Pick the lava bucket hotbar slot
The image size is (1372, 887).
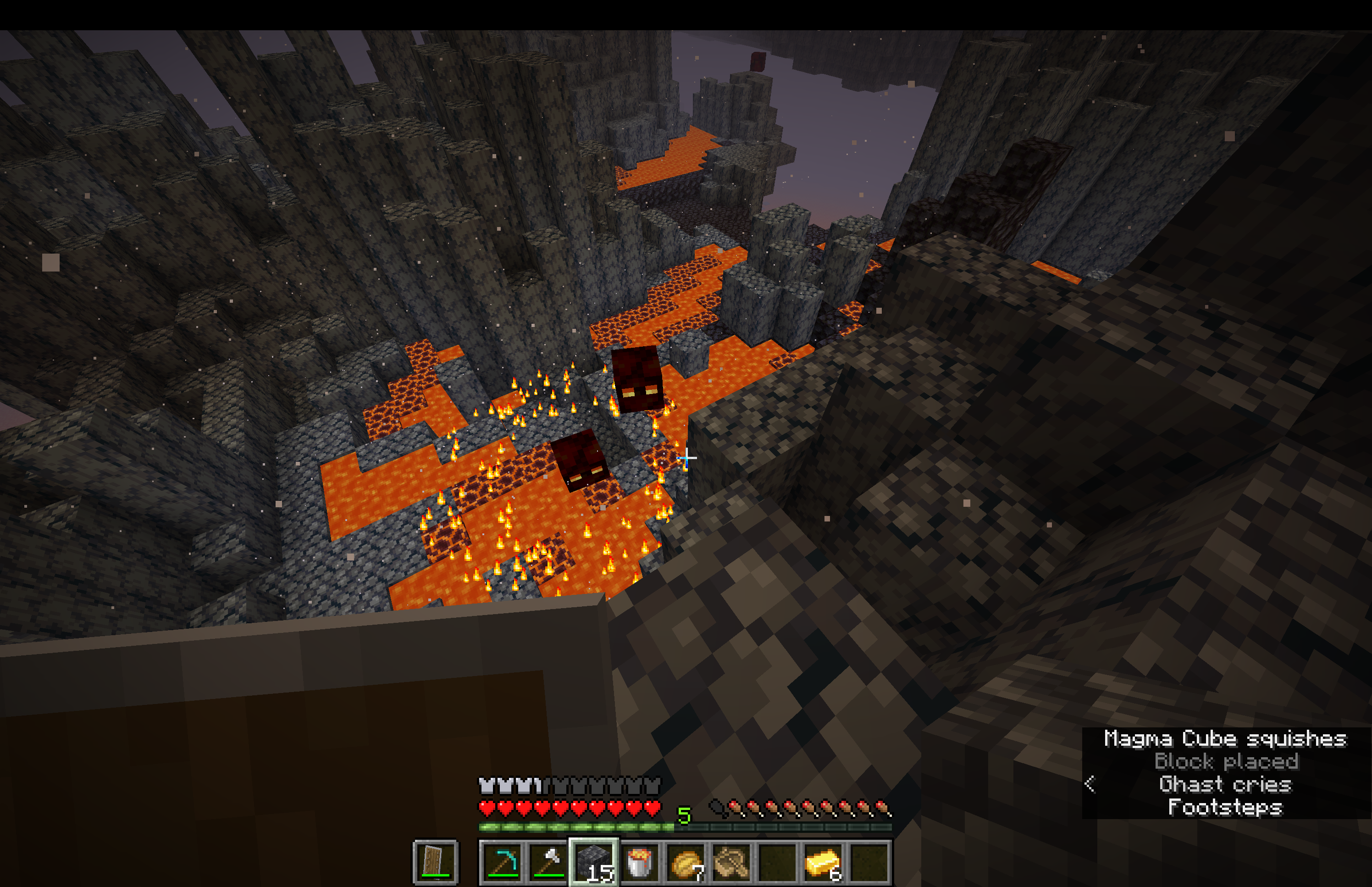pos(640,862)
